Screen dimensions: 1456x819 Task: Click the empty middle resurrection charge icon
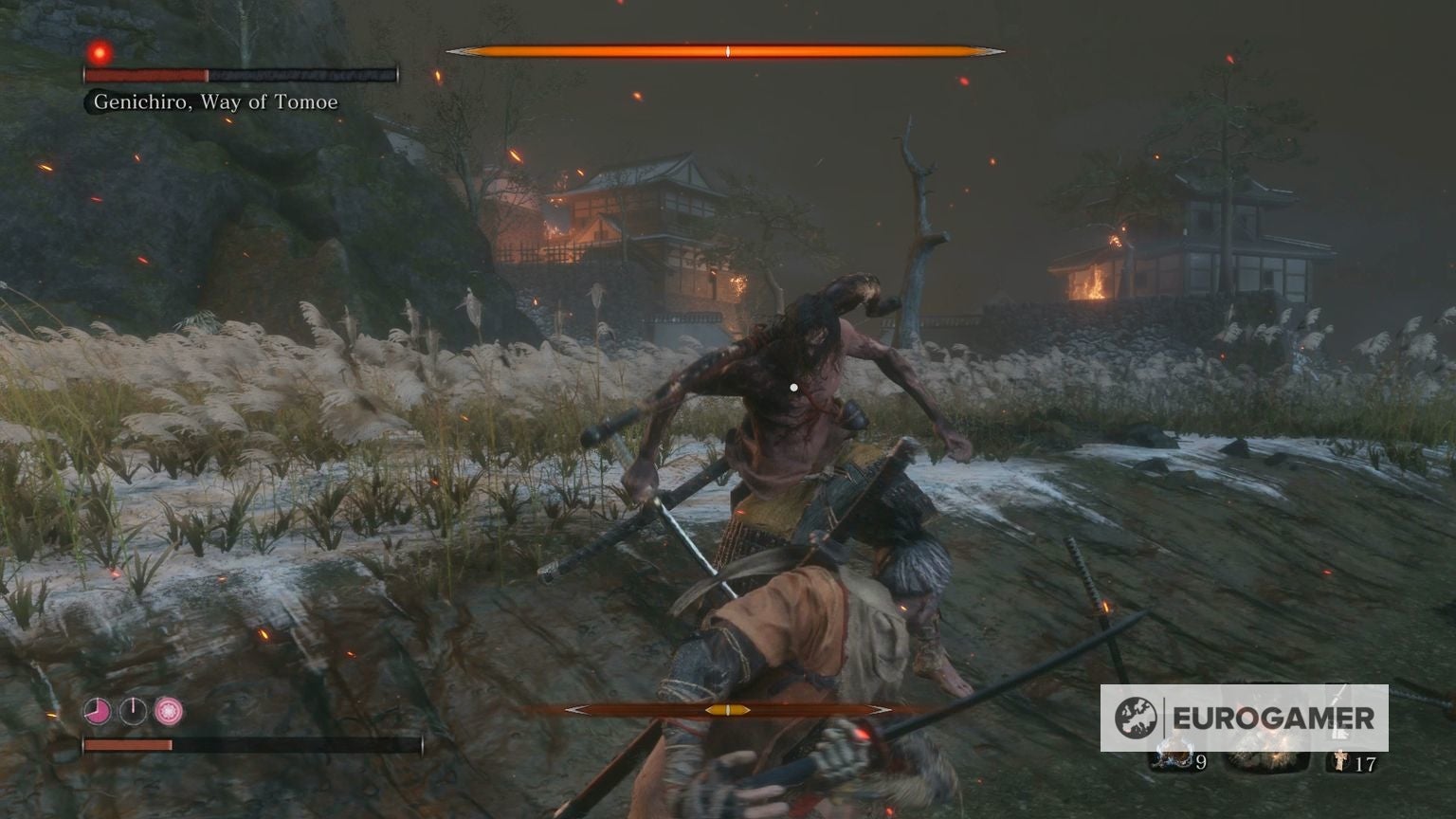point(134,711)
